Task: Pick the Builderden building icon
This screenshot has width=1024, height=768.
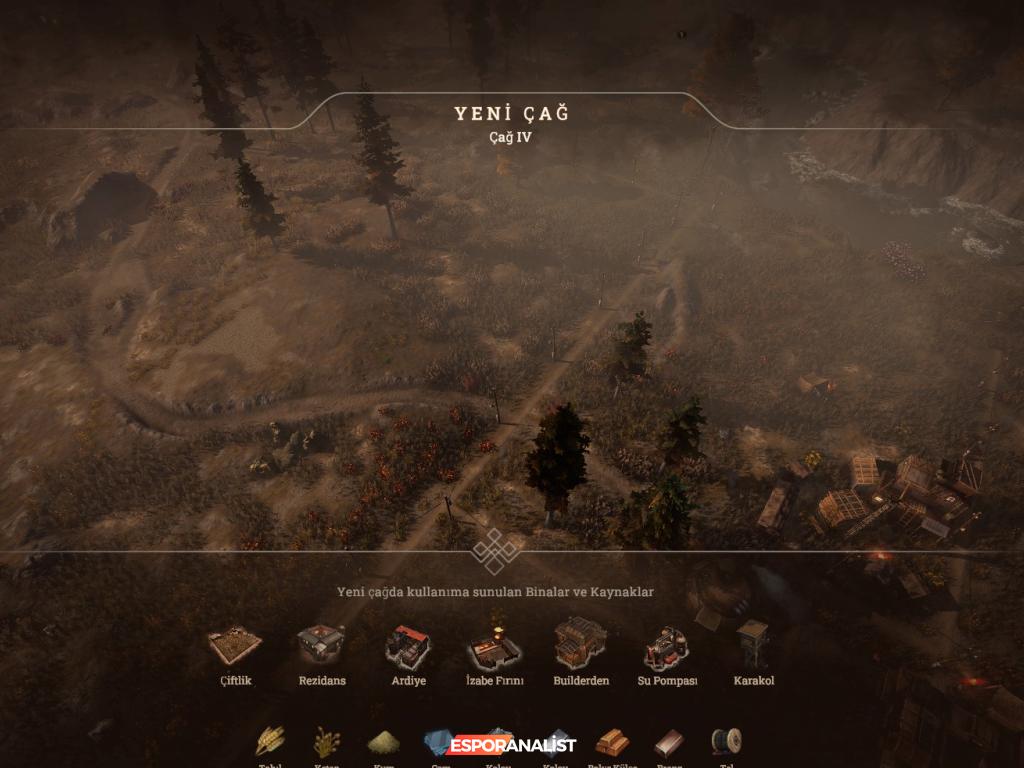Action: point(580,644)
